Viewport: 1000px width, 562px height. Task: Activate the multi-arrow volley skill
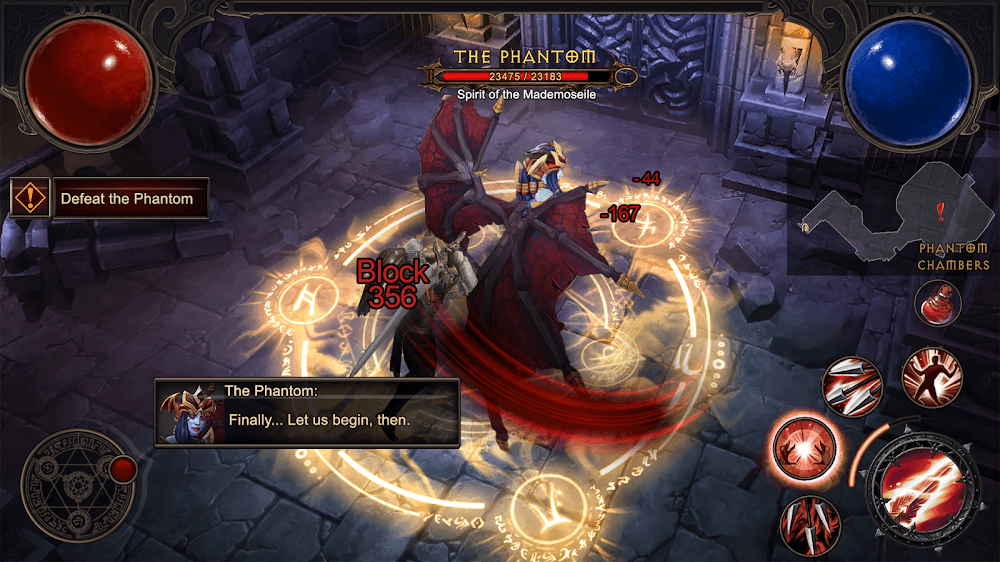[x=852, y=387]
